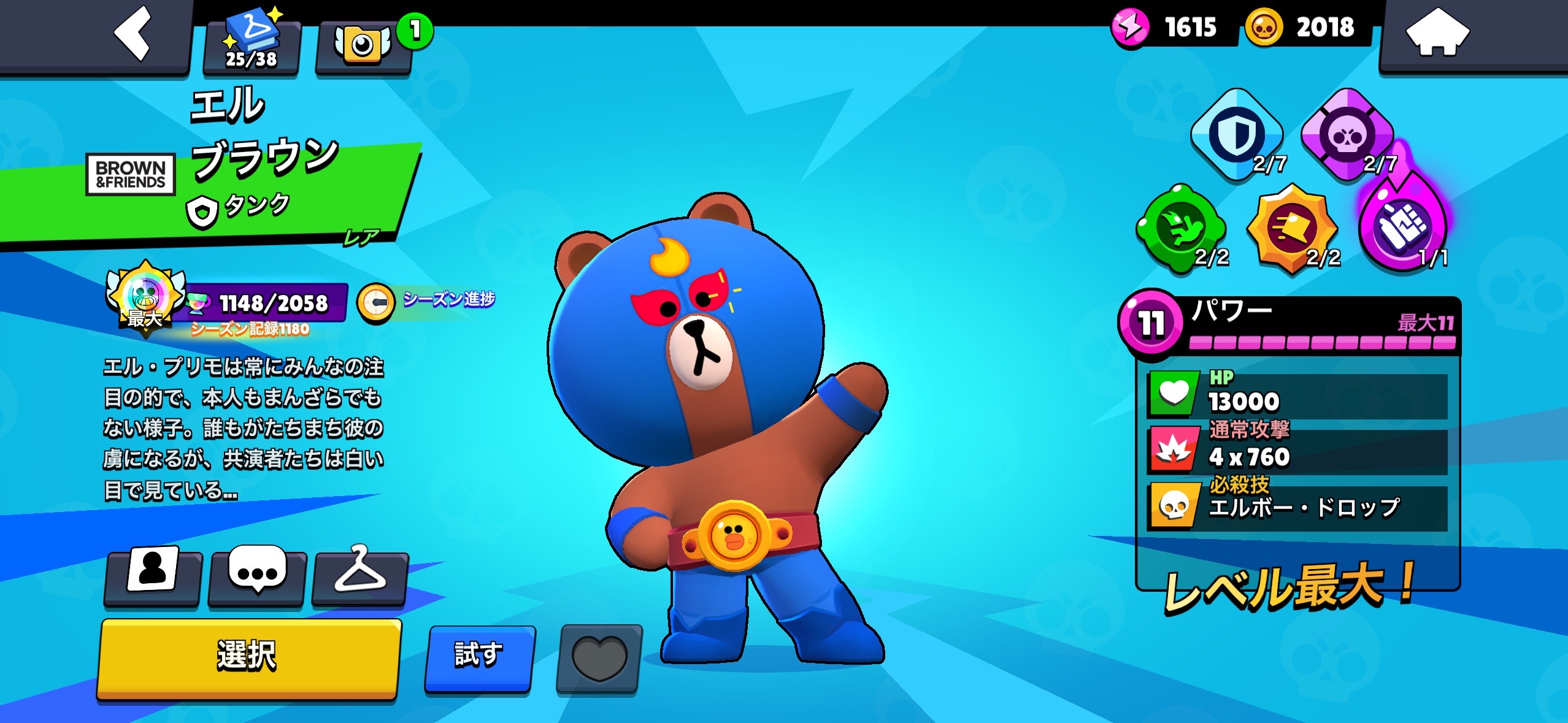
Task: Open the clothes hanger skins button
Action: 360,573
